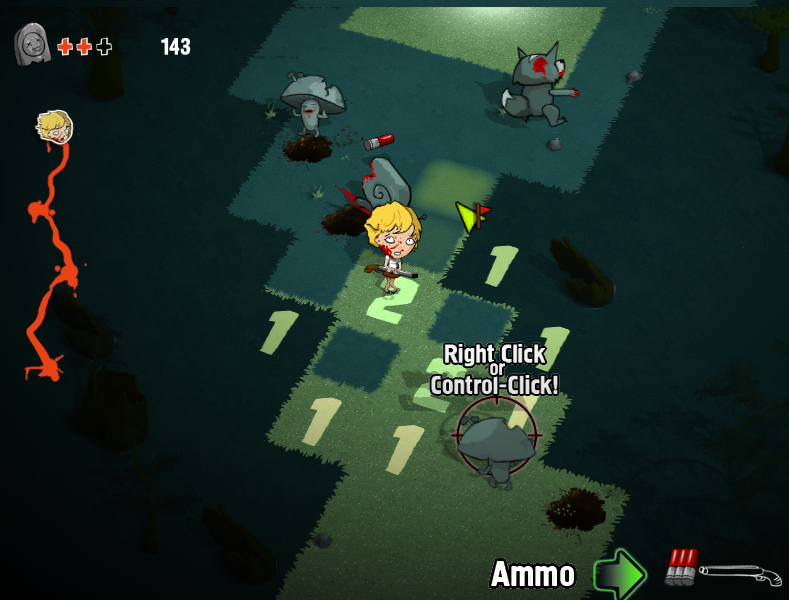Click the blonde head progress marker
This screenshot has height=600, width=789.
(53, 126)
